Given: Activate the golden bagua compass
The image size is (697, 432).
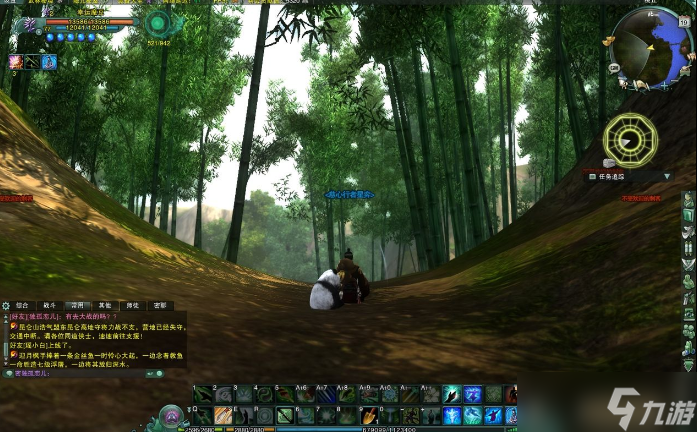Looking at the screenshot, I should [631, 140].
